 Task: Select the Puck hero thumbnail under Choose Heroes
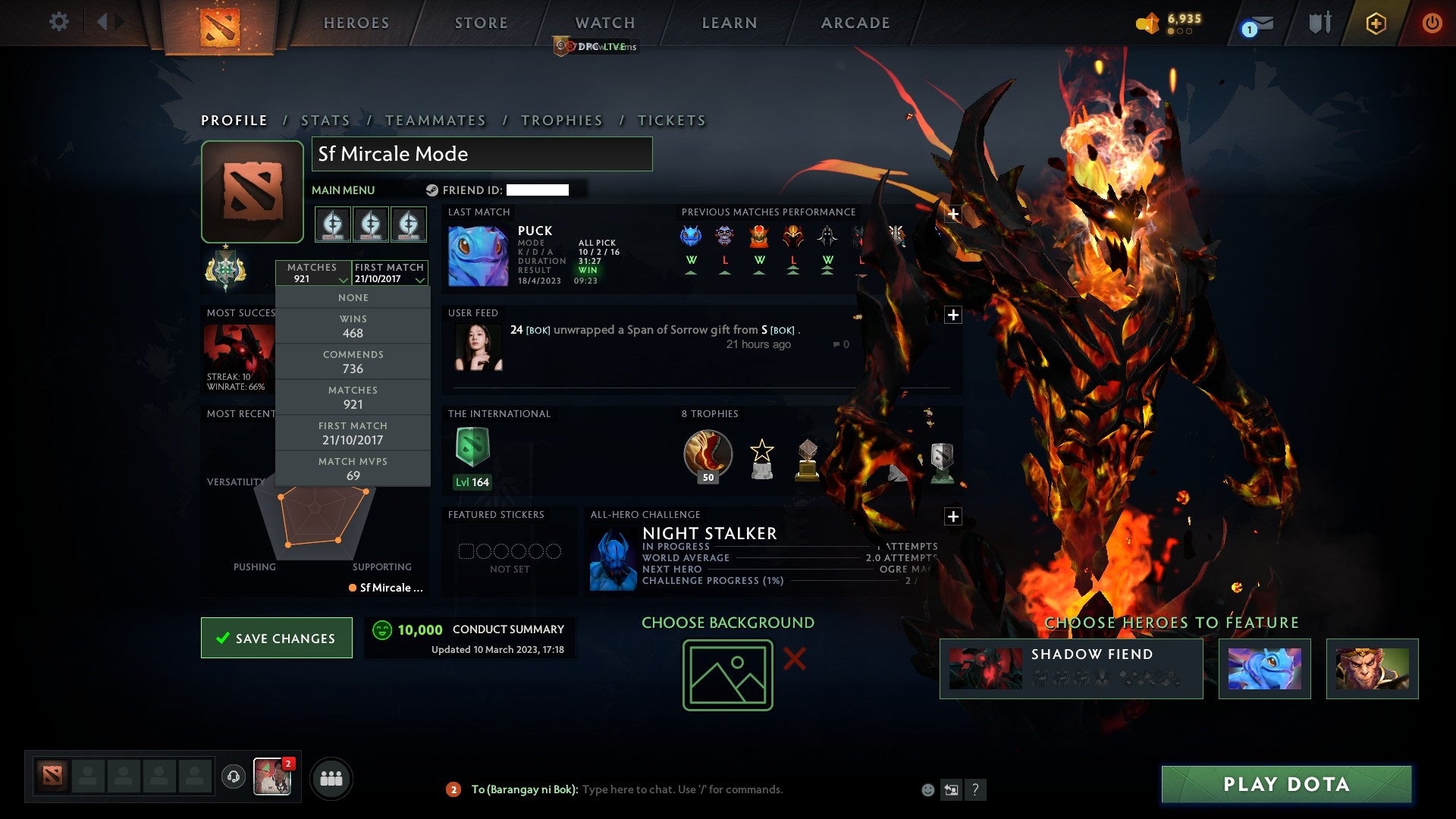click(1264, 668)
